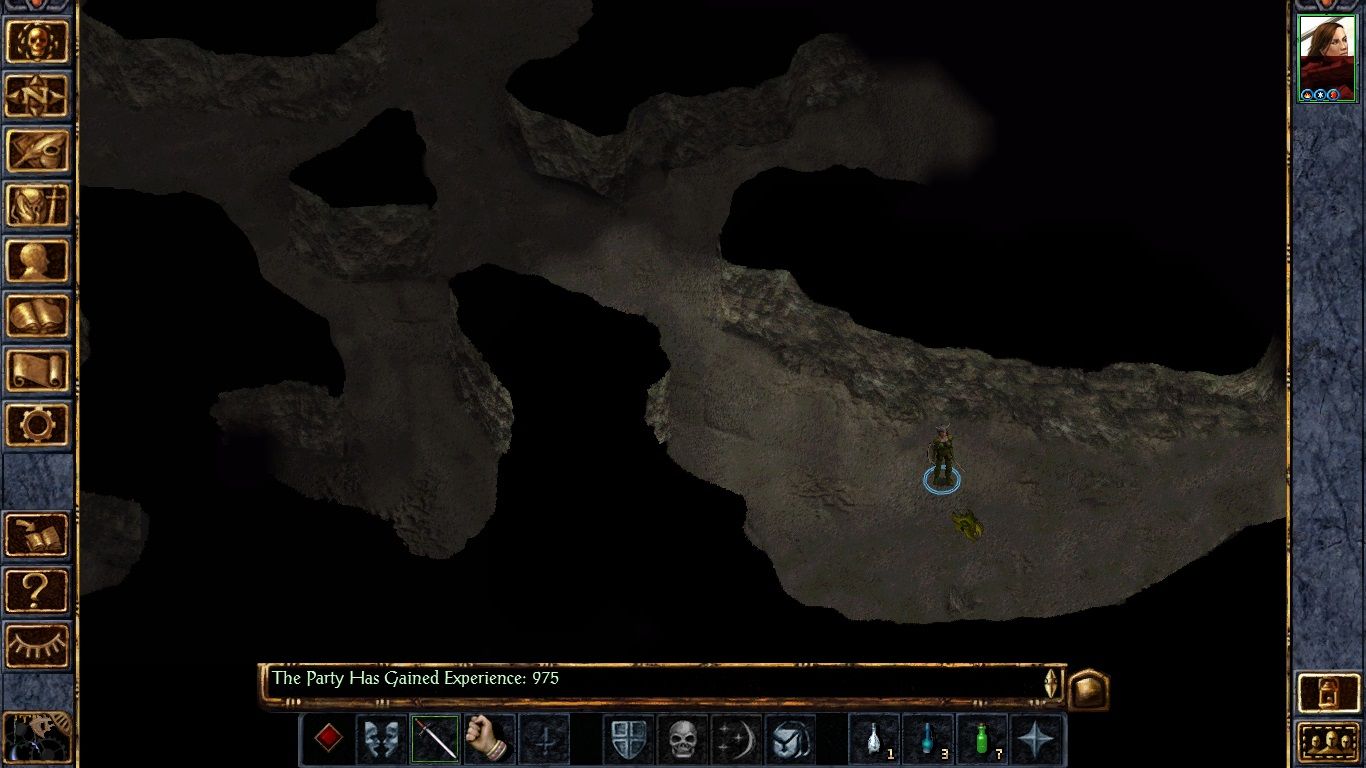Switch to the fist weapon slot

pos(488,741)
